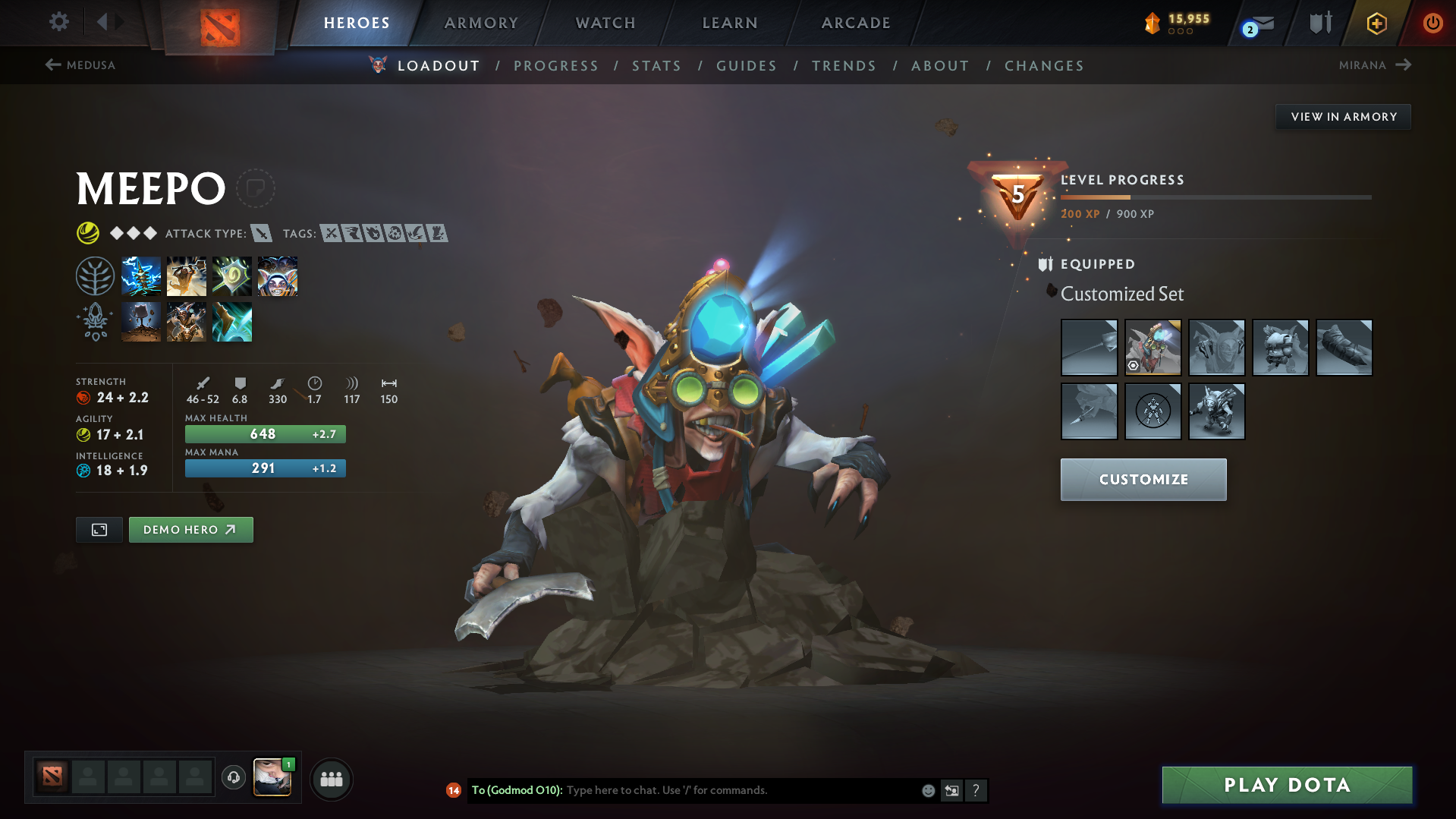Image resolution: width=1456 pixels, height=819 pixels.
Task: Click the PLAY DOTA button
Action: click(x=1286, y=785)
